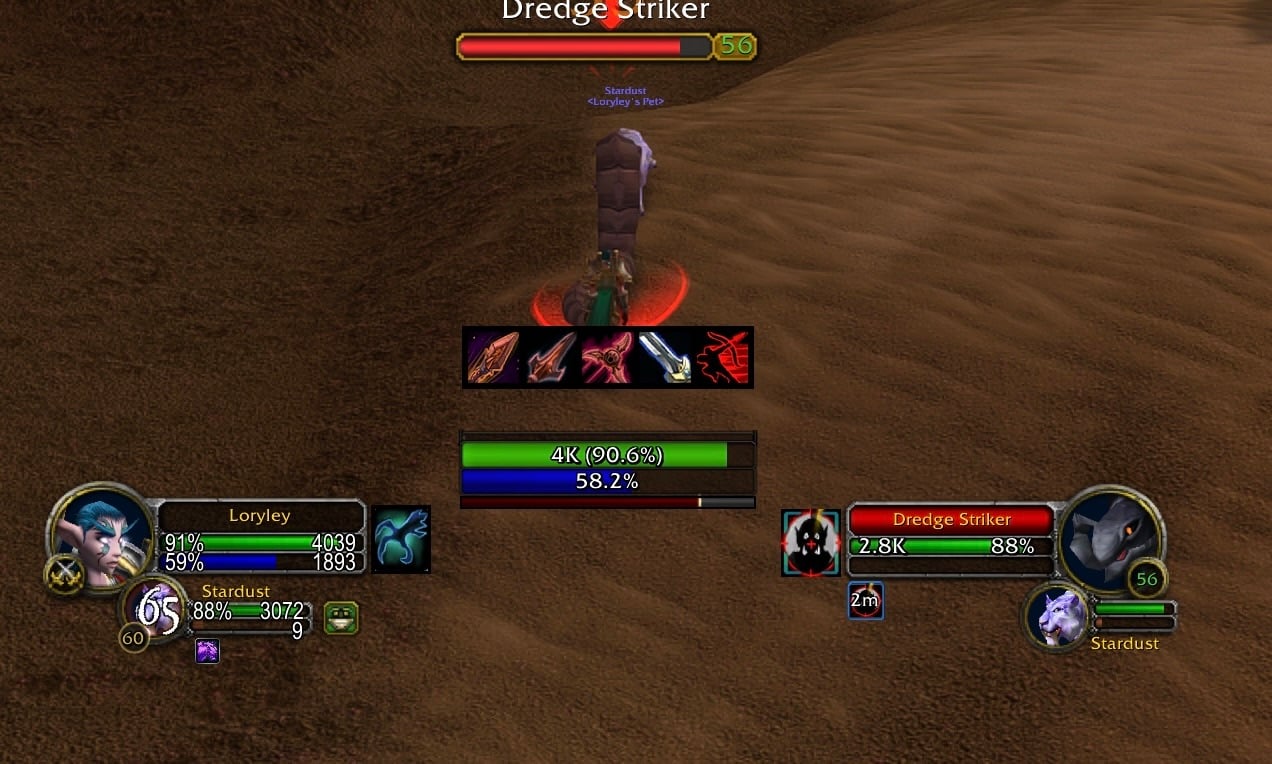Activate the pink glowing crossbow shot ability
1272x764 pixels.
608,358
